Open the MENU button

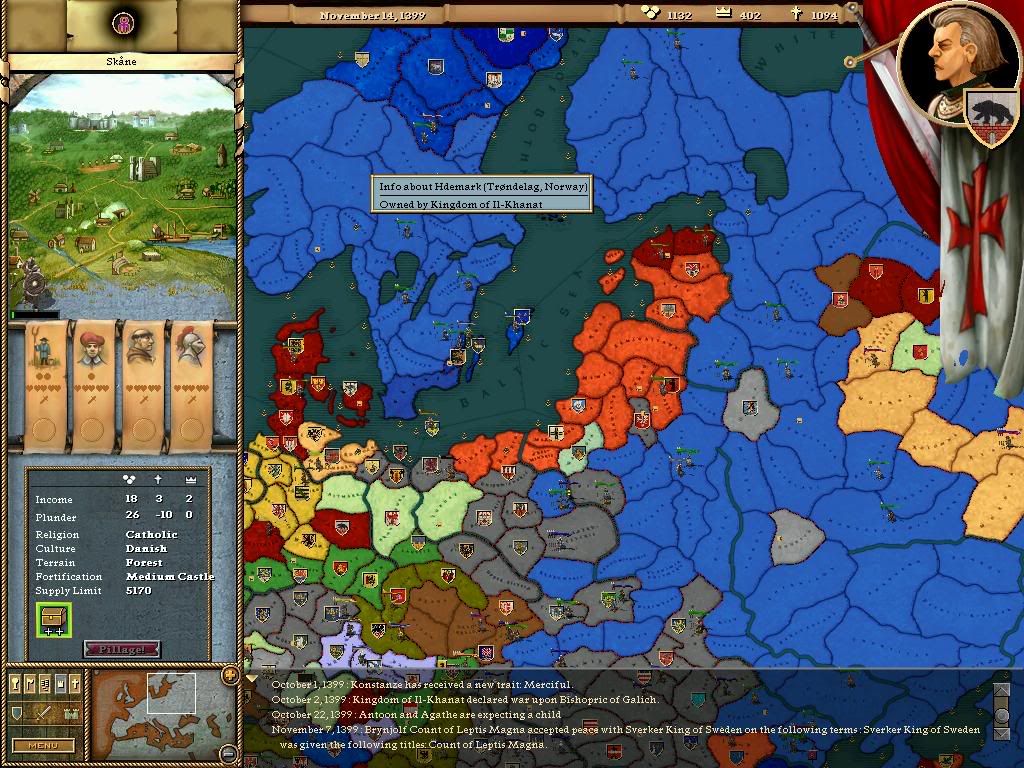[42, 745]
